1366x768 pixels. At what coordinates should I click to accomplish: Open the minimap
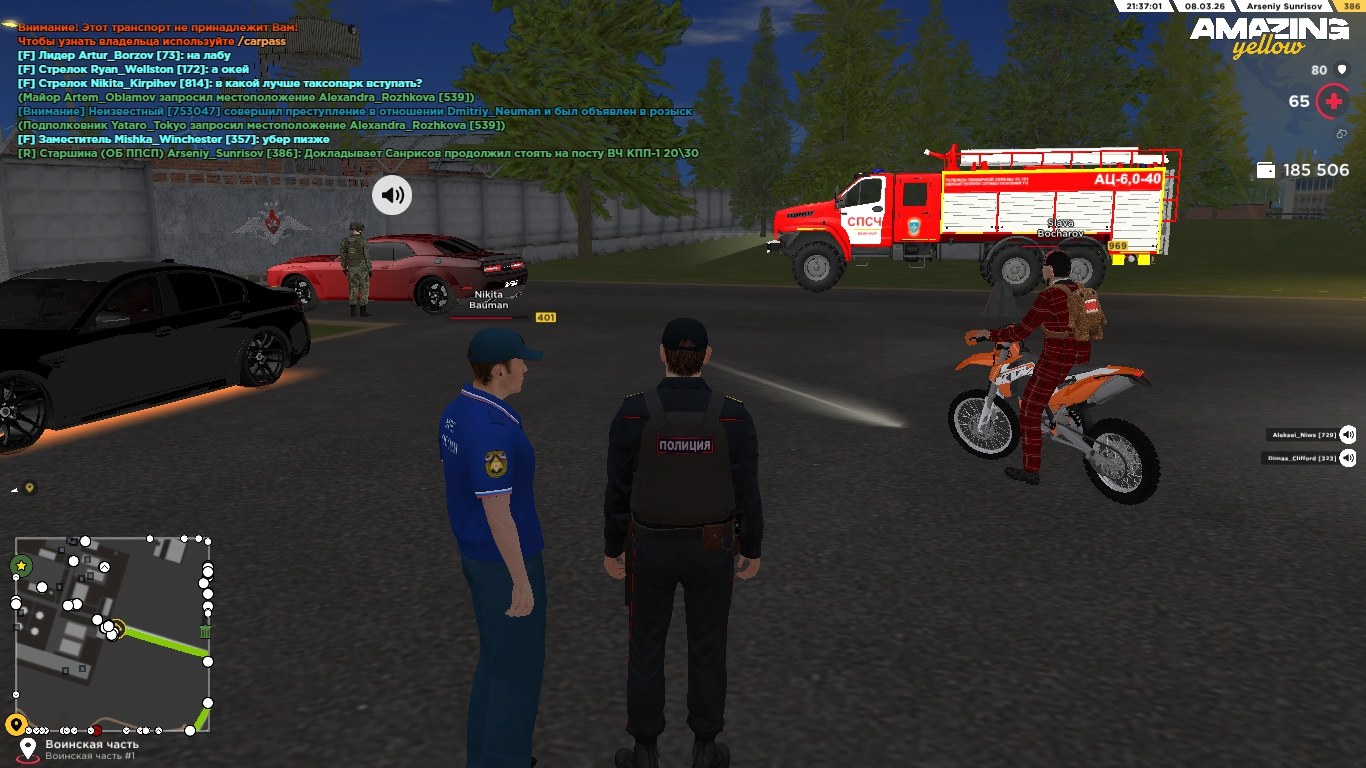coord(112,634)
